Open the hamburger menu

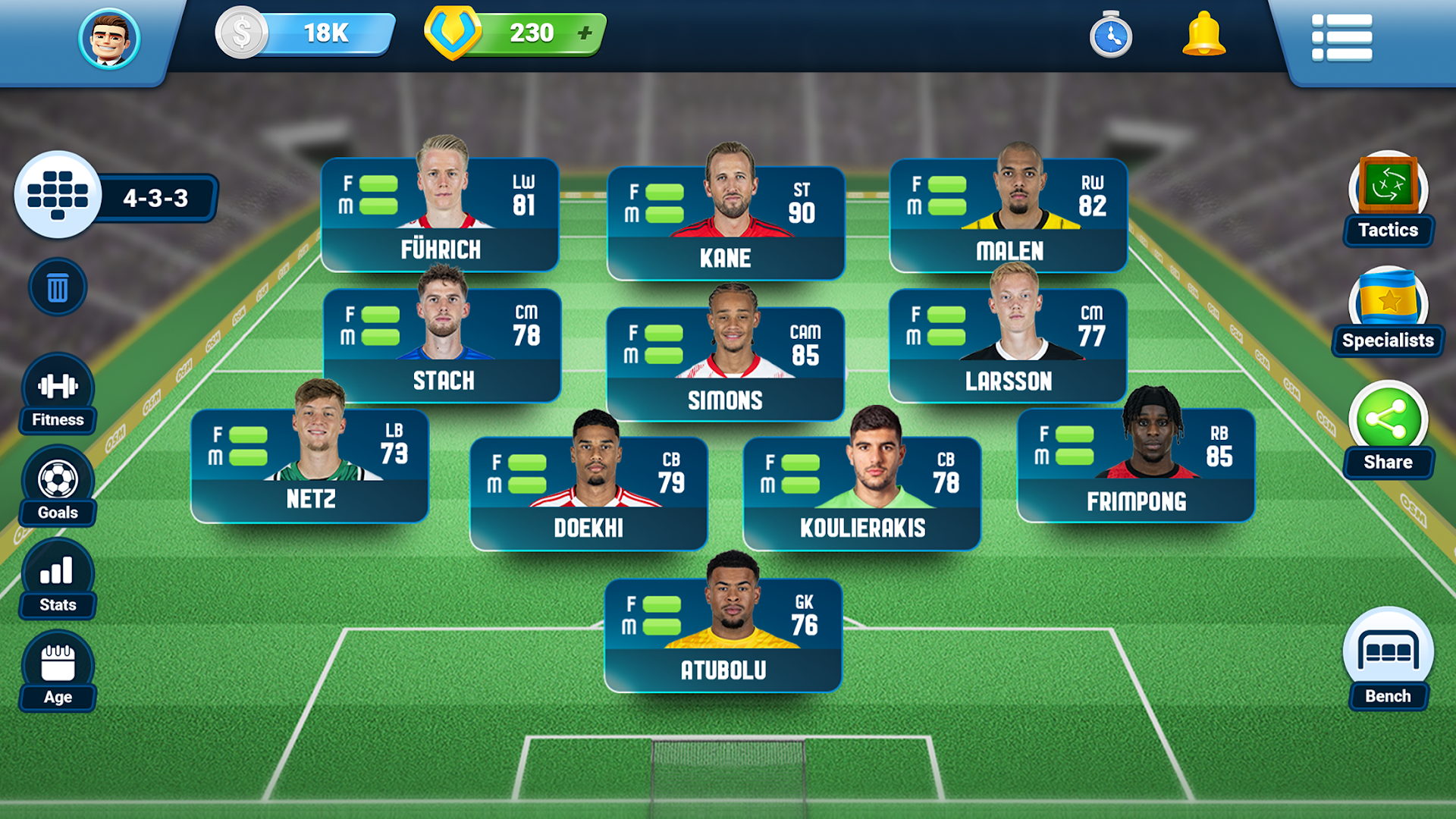(1343, 38)
